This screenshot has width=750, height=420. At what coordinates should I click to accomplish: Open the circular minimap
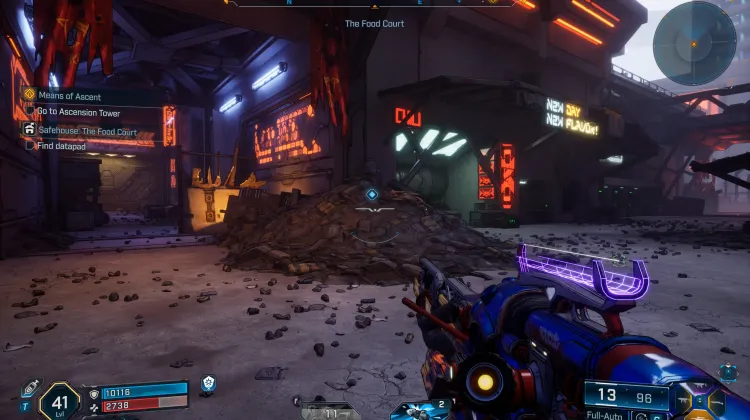(693, 43)
